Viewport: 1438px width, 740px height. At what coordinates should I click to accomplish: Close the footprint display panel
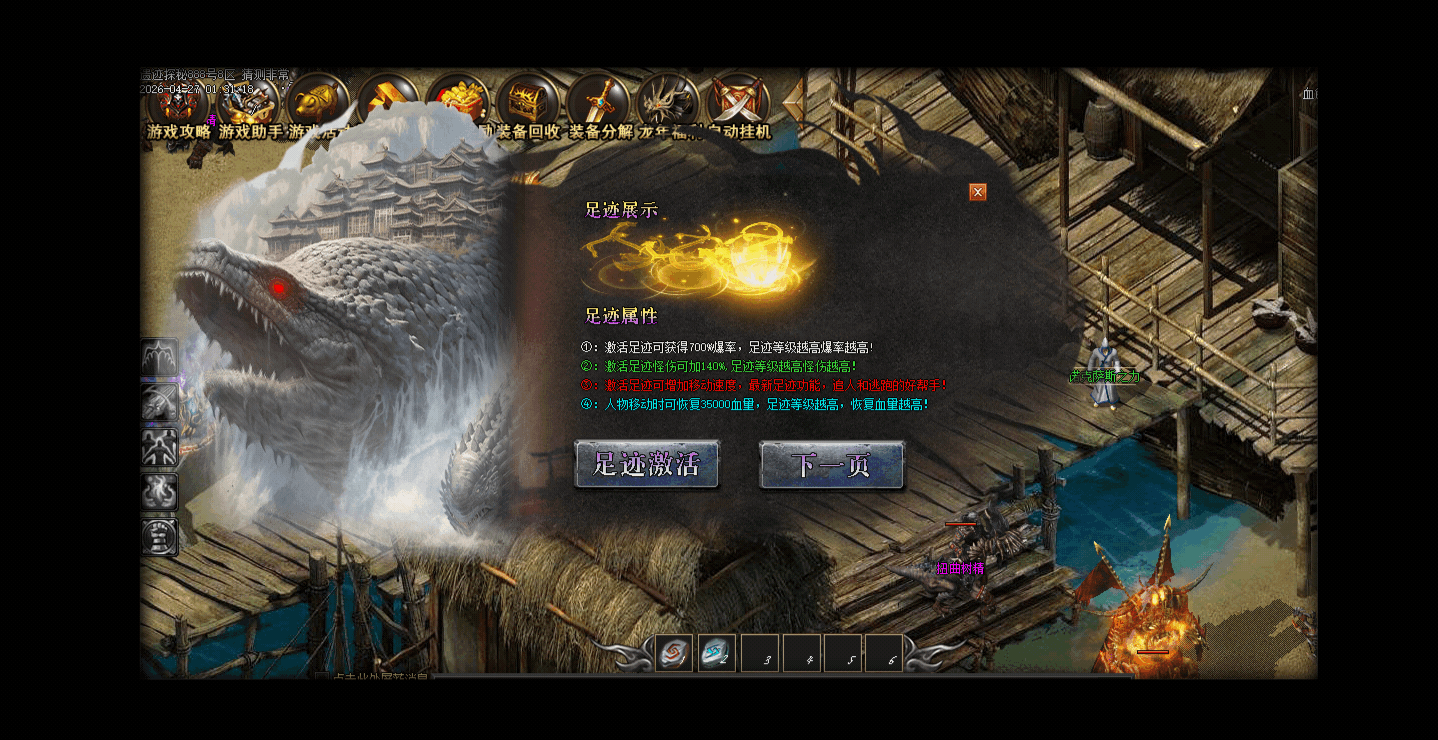[x=978, y=192]
